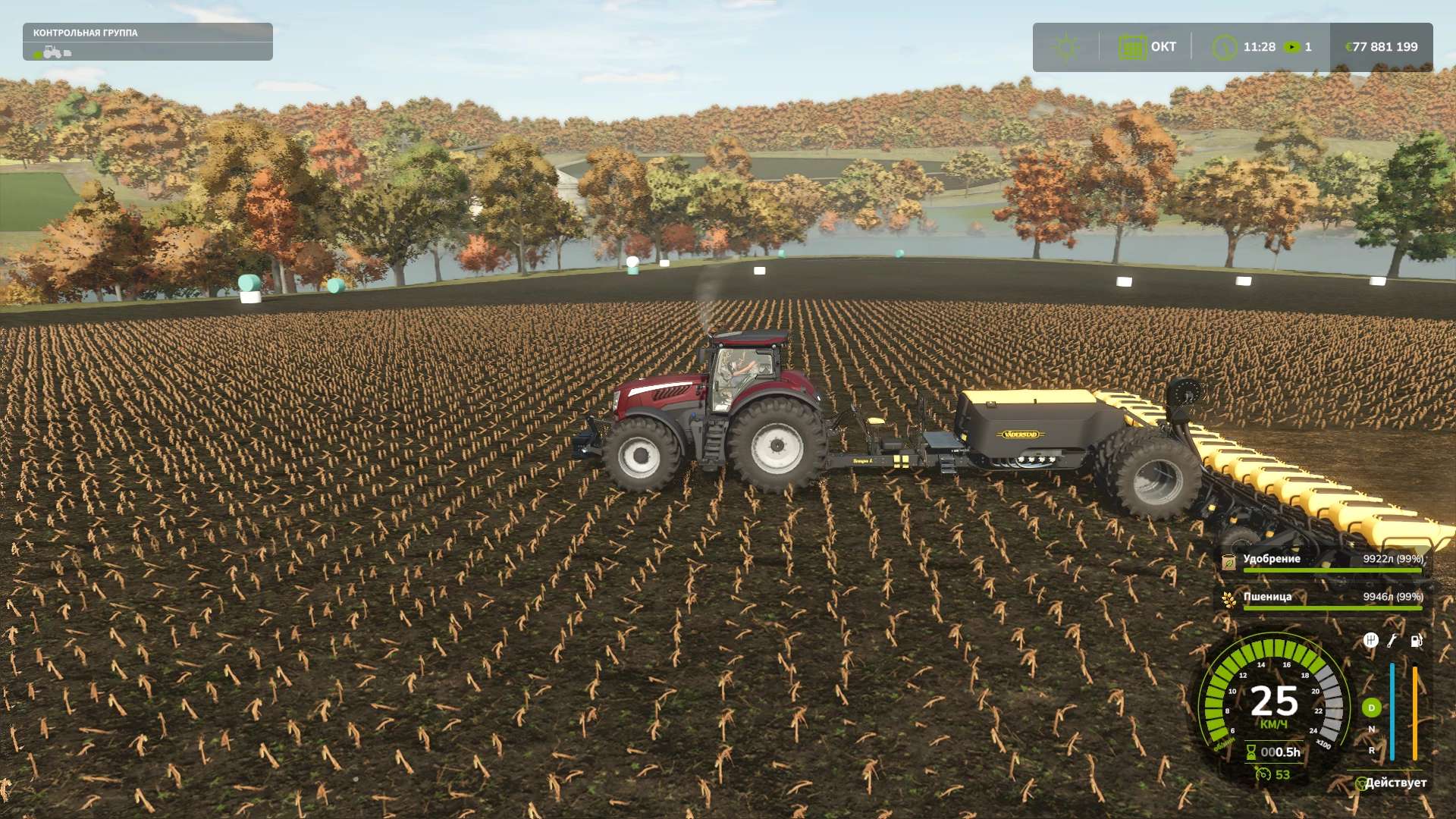This screenshot has height=819, width=1456.
Task: Click the clock icon beside the time
Action: (x=1223, y=47)
